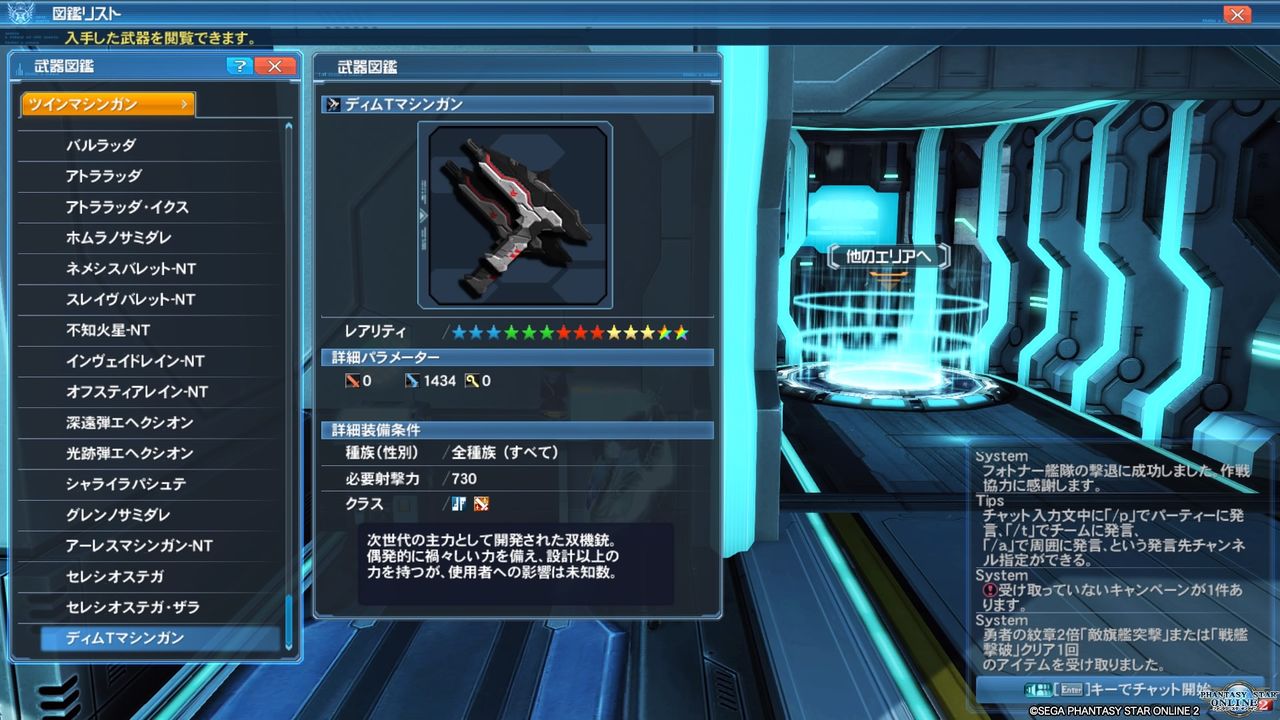Viewport: 1280px width, 720px height.
Task: Open help with the blue ? button
Action: point(238,66)
